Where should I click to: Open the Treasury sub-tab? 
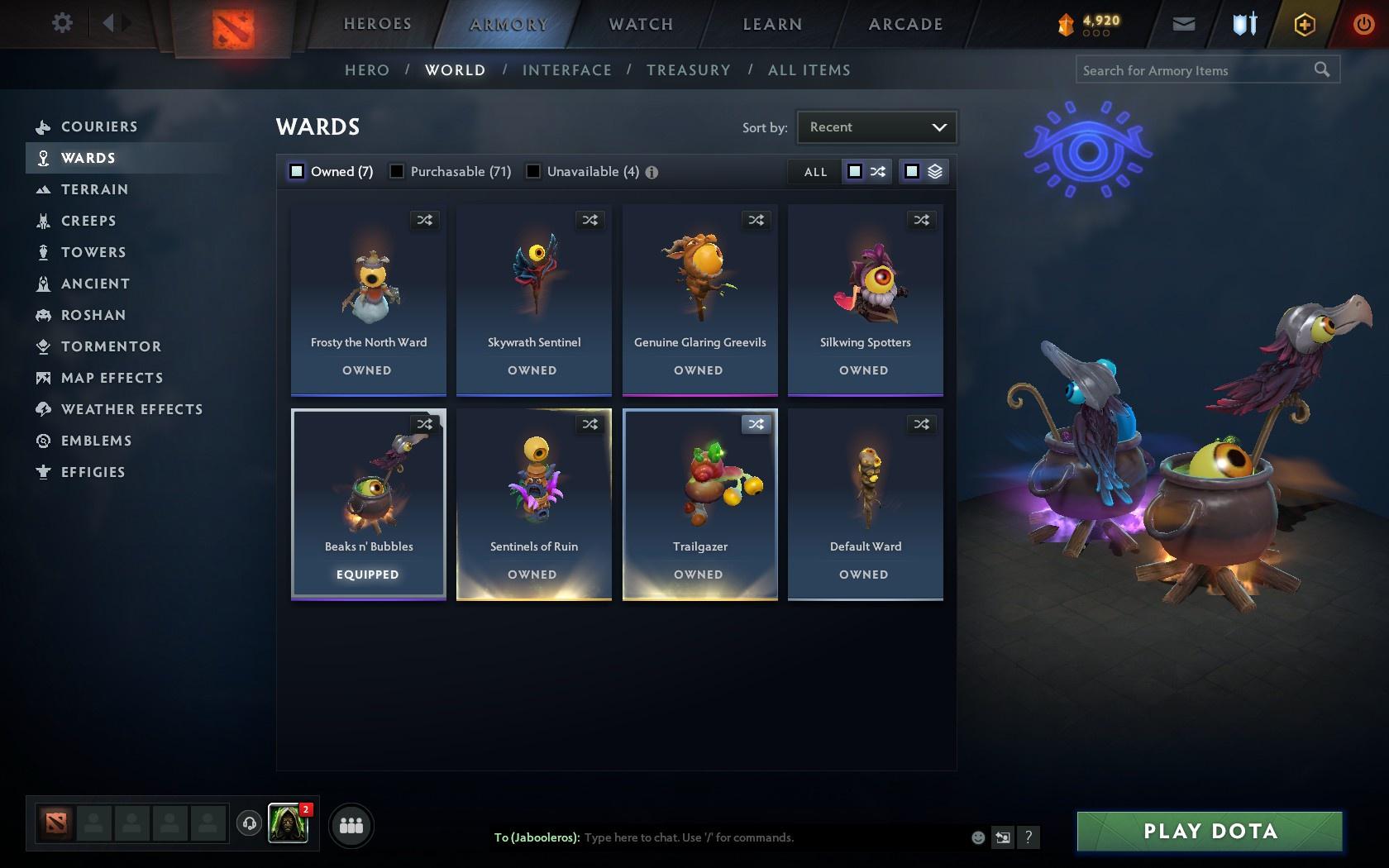(x=689, y=69)
